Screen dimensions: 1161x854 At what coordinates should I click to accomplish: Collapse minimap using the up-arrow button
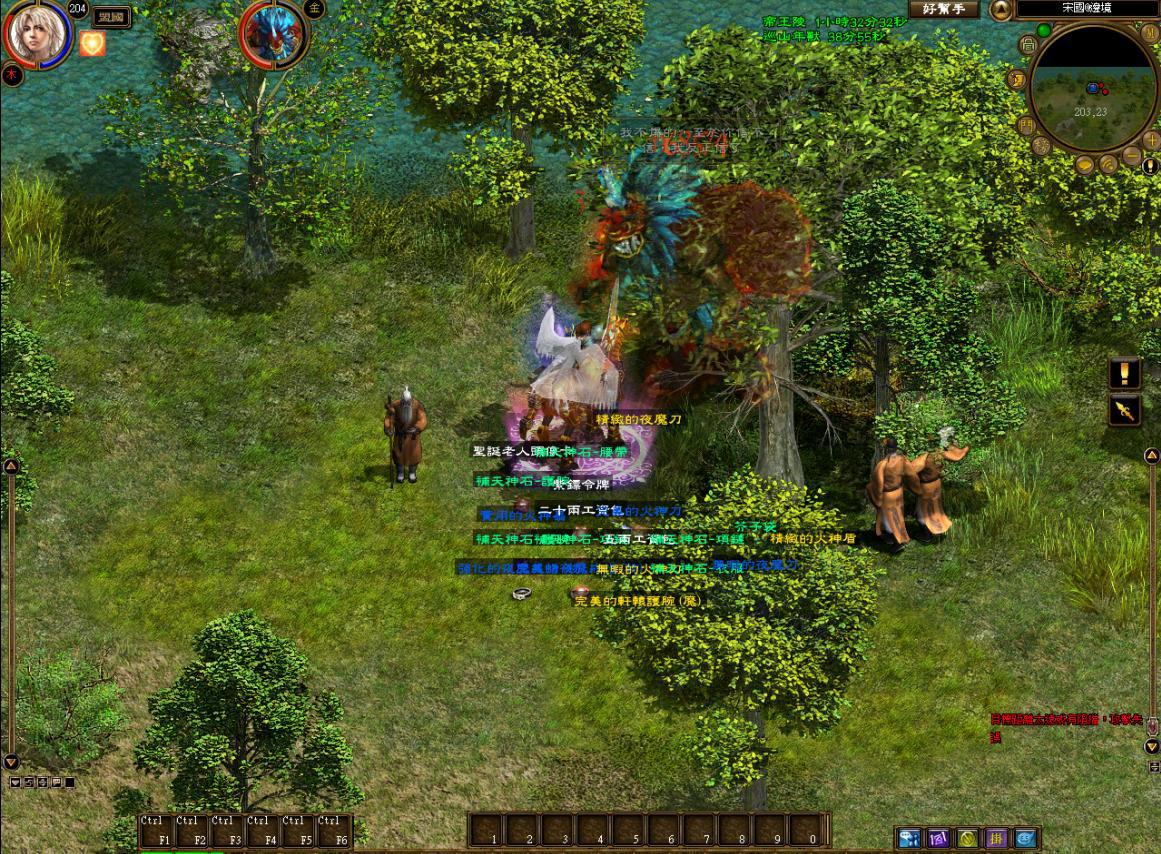(x=1000, y=10)
